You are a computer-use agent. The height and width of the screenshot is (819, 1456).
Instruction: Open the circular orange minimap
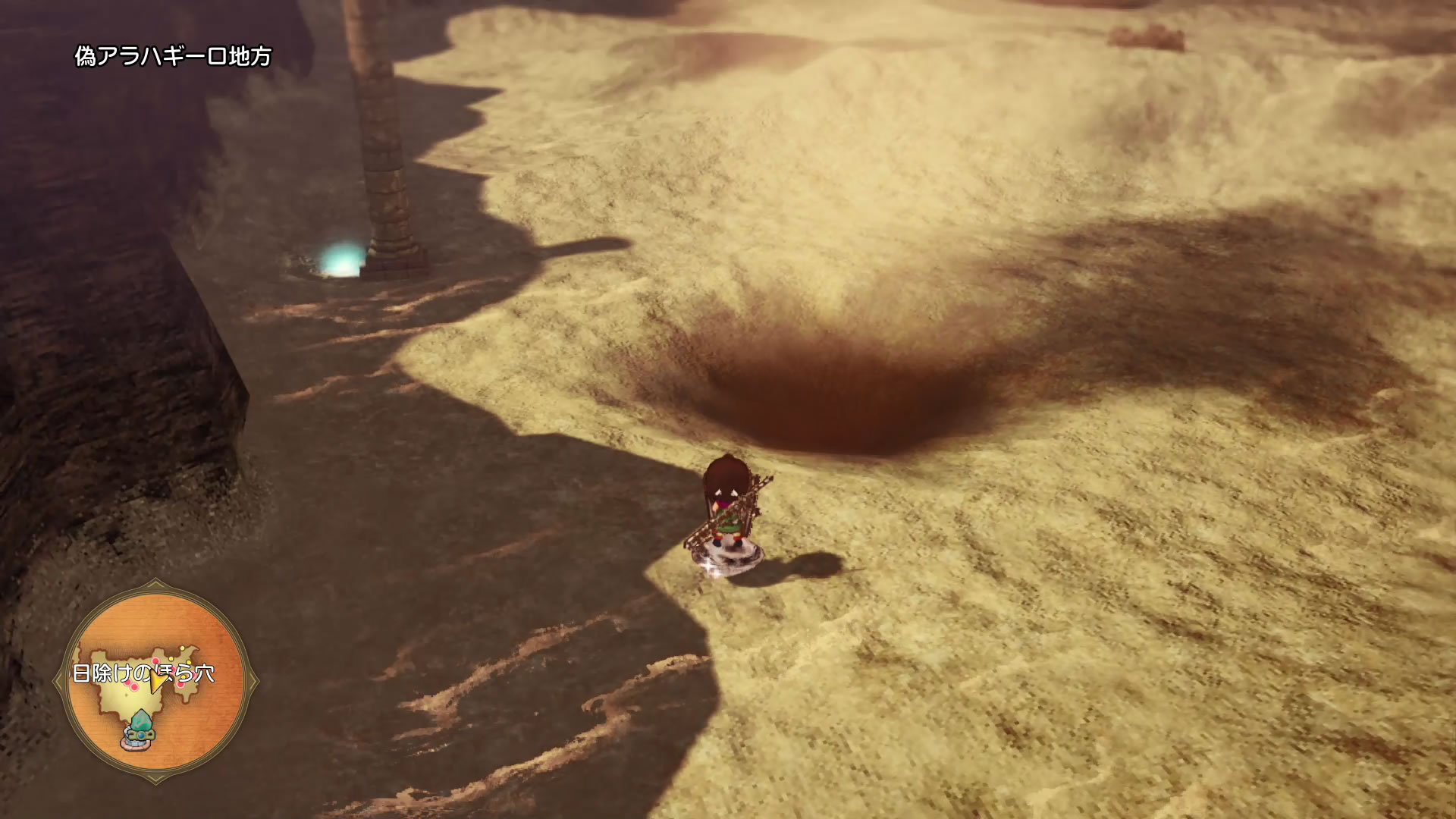pos(156,681)
